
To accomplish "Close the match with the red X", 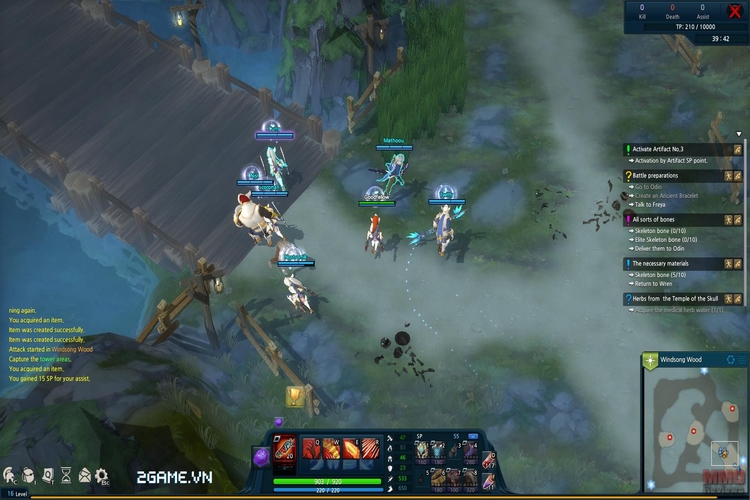I will click(x=735, y=12).
